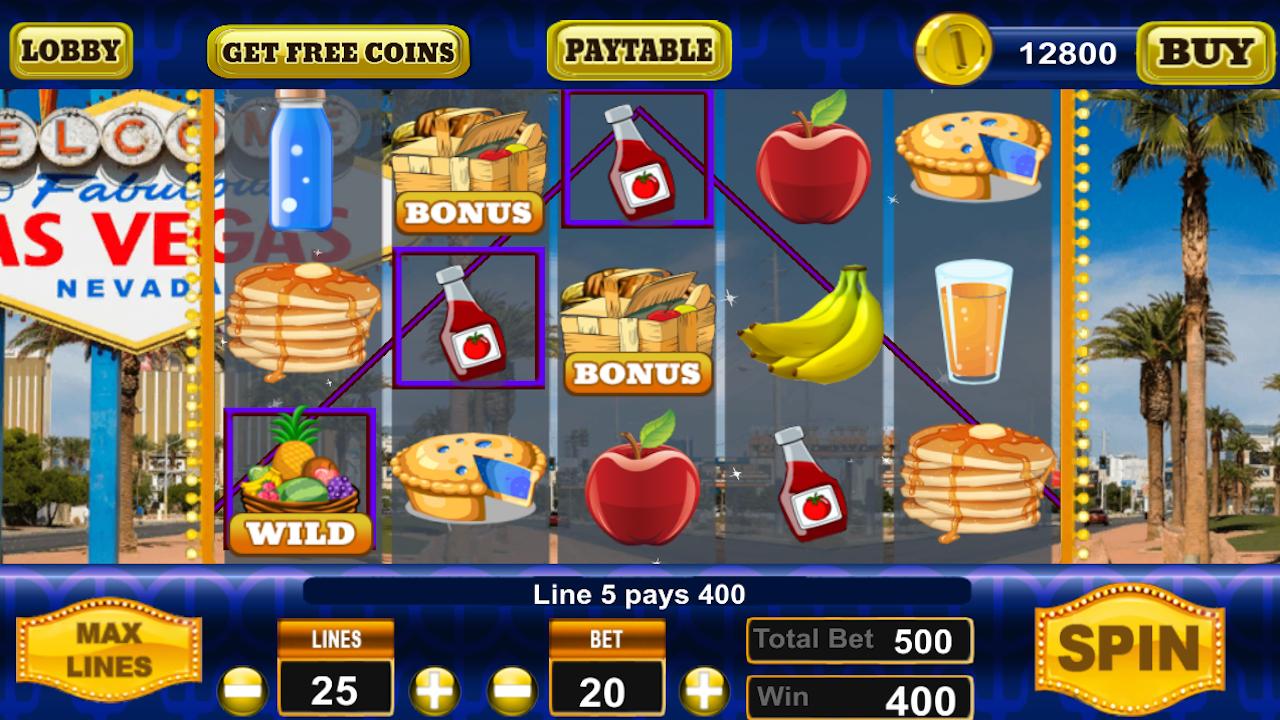Click the gold coin balance icon
The height and width of the screenshot is (720, 1280).
point(950,48)
